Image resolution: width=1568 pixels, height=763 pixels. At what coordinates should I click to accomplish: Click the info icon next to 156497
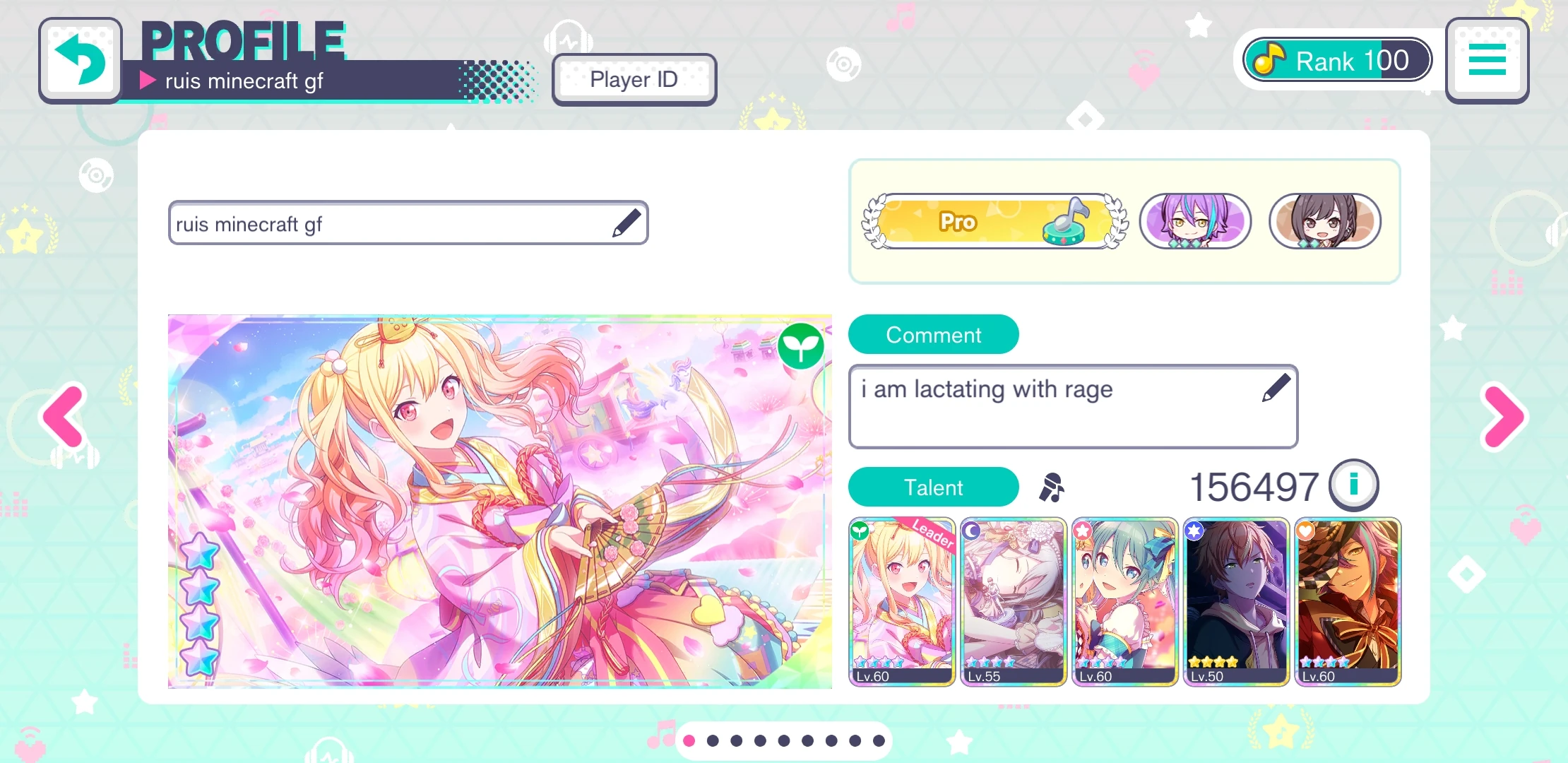point(1353,485)
